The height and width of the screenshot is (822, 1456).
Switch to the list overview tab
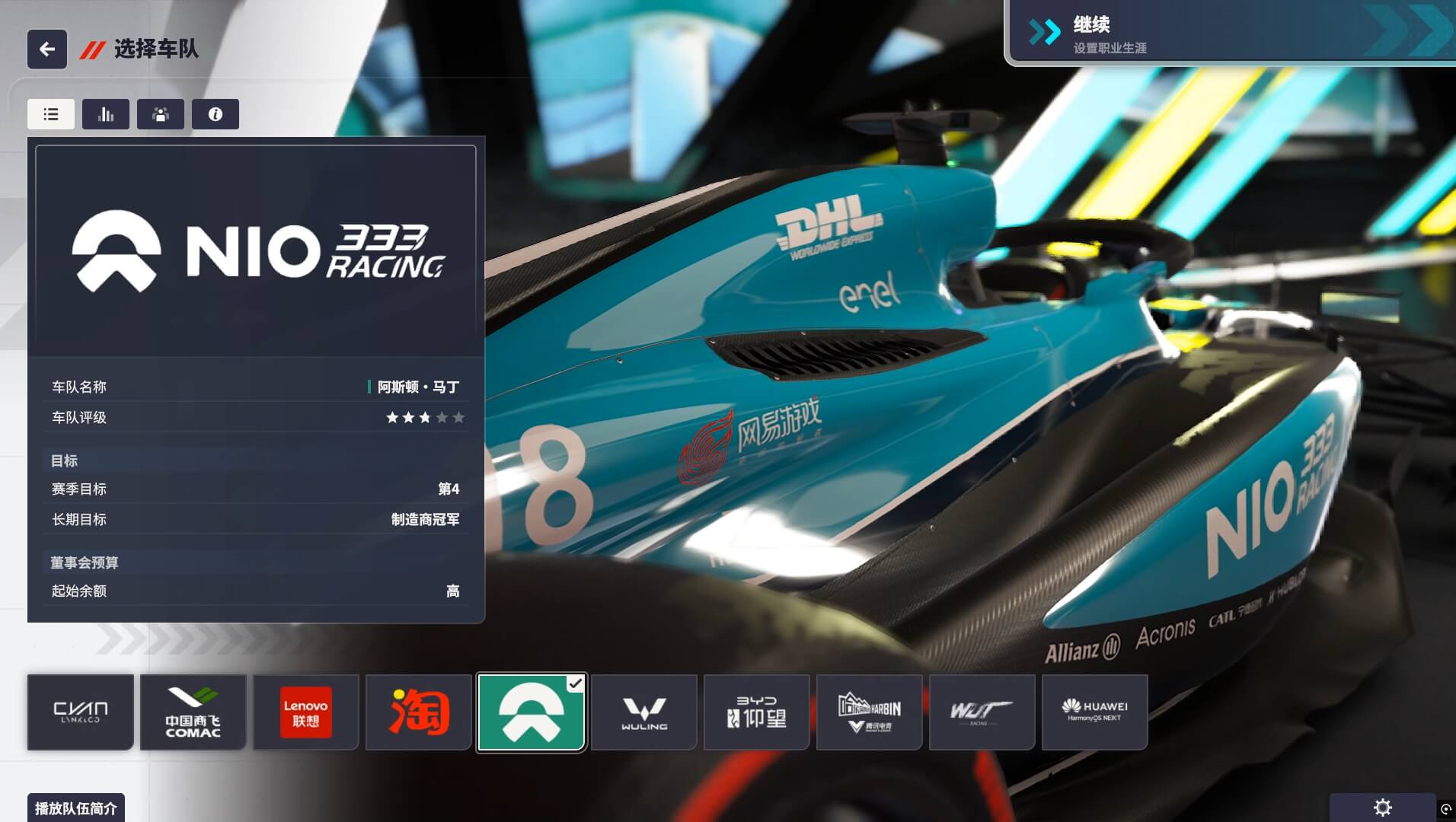click(51, 114)
